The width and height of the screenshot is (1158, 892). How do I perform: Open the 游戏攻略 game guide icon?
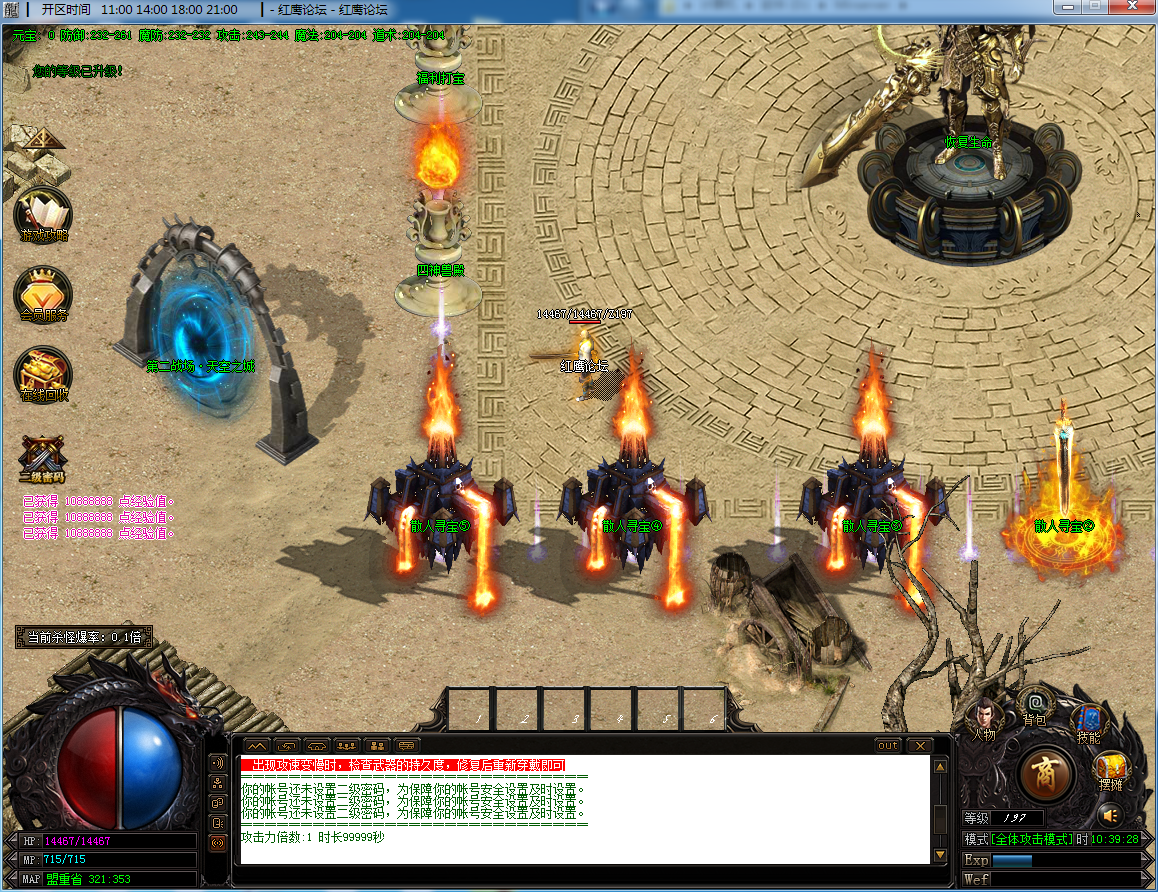coord(43,215)
